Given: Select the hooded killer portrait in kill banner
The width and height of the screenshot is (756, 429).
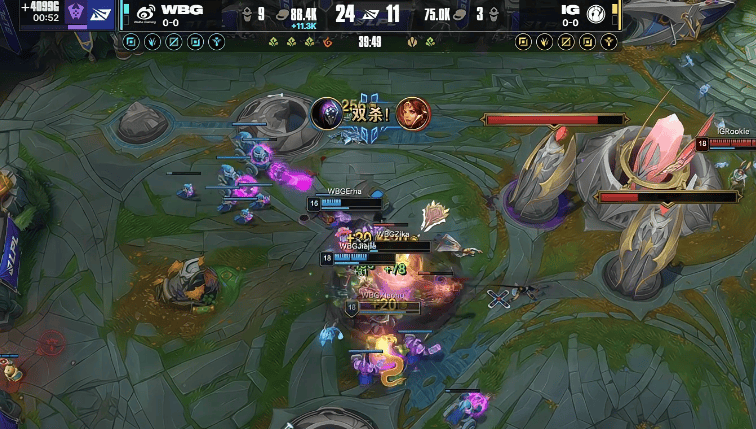Looking at the screenshot, I should click(x=327, y=113).
